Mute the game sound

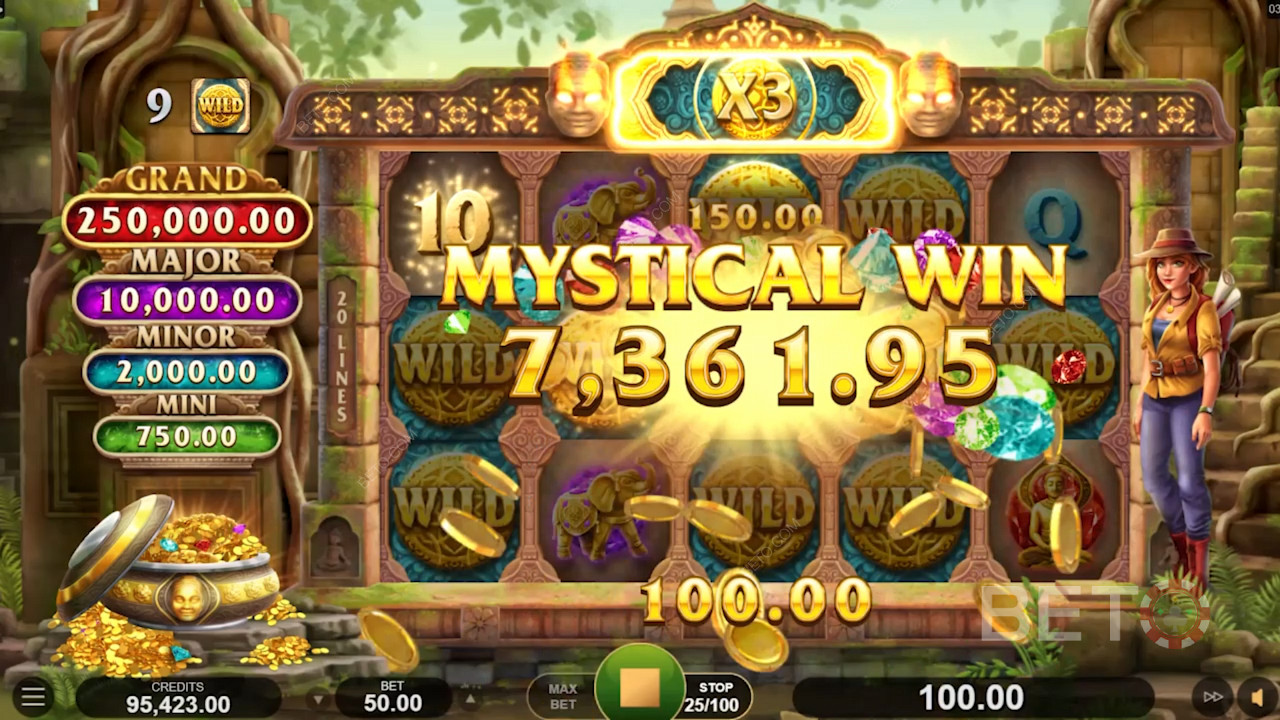click(x=1256, y=696)
